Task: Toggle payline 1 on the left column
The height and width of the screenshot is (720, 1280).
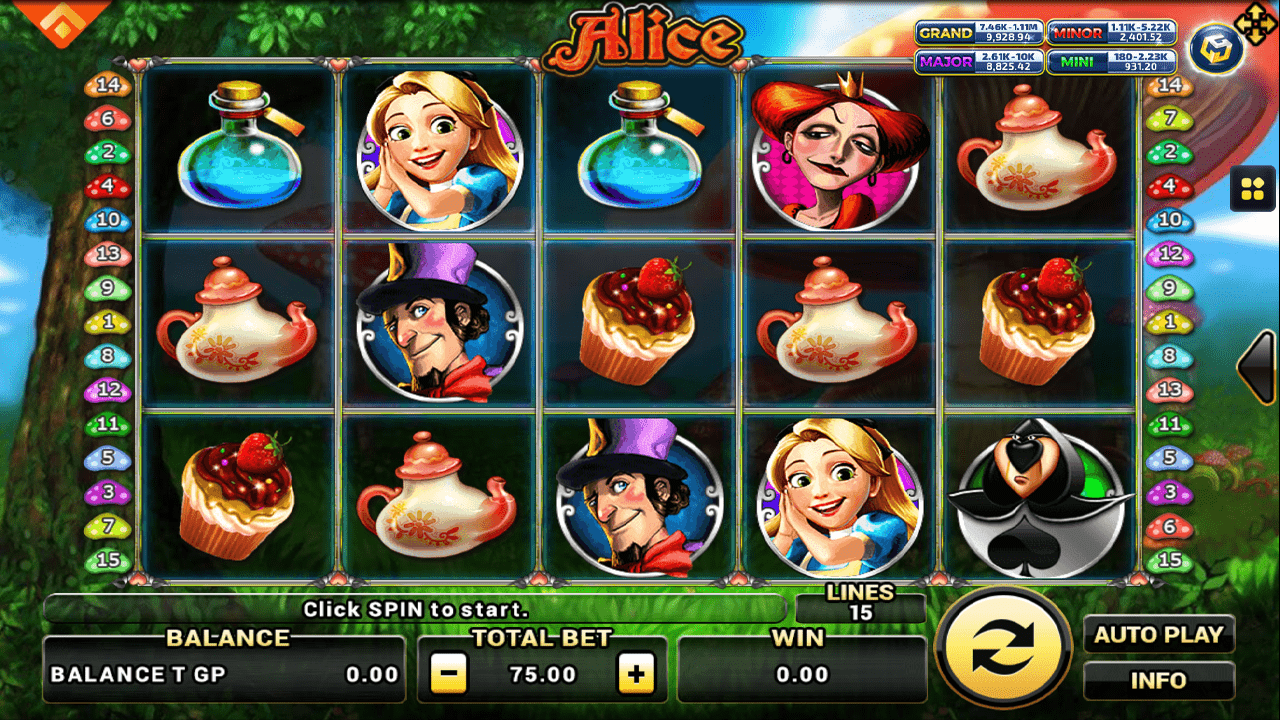Action: coord(107,321)
